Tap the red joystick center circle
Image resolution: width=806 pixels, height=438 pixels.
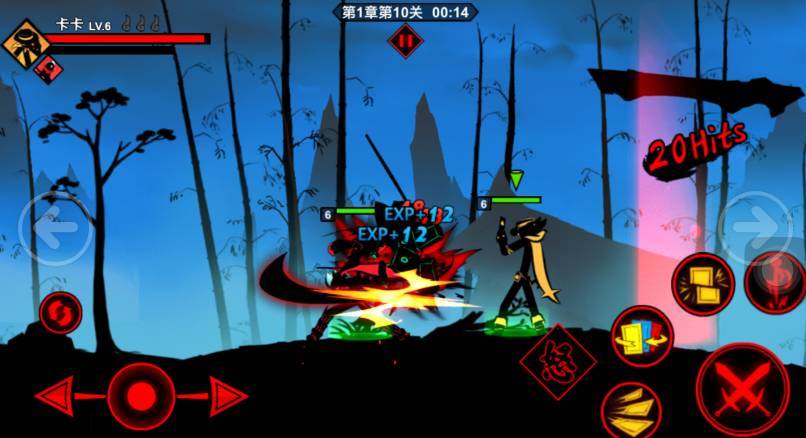[x=141, y=394]
